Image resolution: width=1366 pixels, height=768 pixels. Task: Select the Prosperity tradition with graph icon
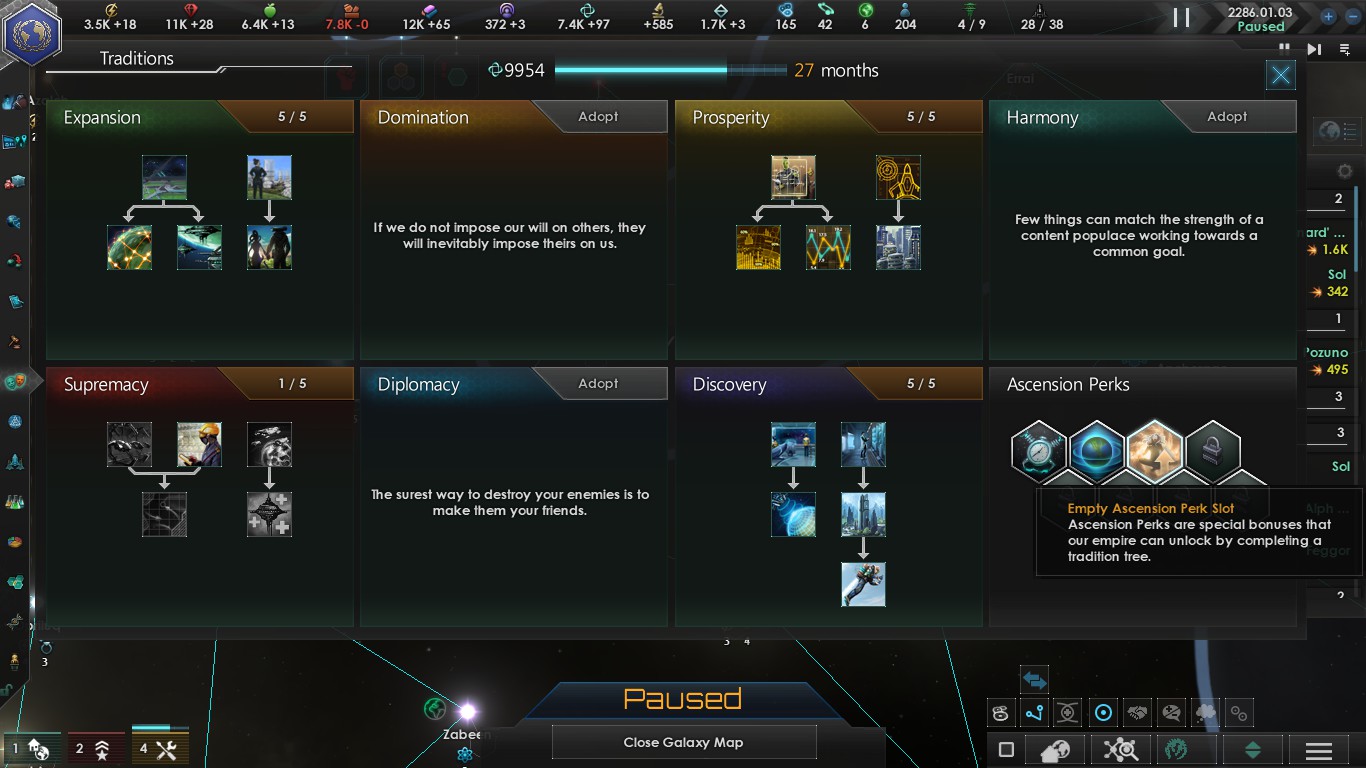tap(828, 247)
